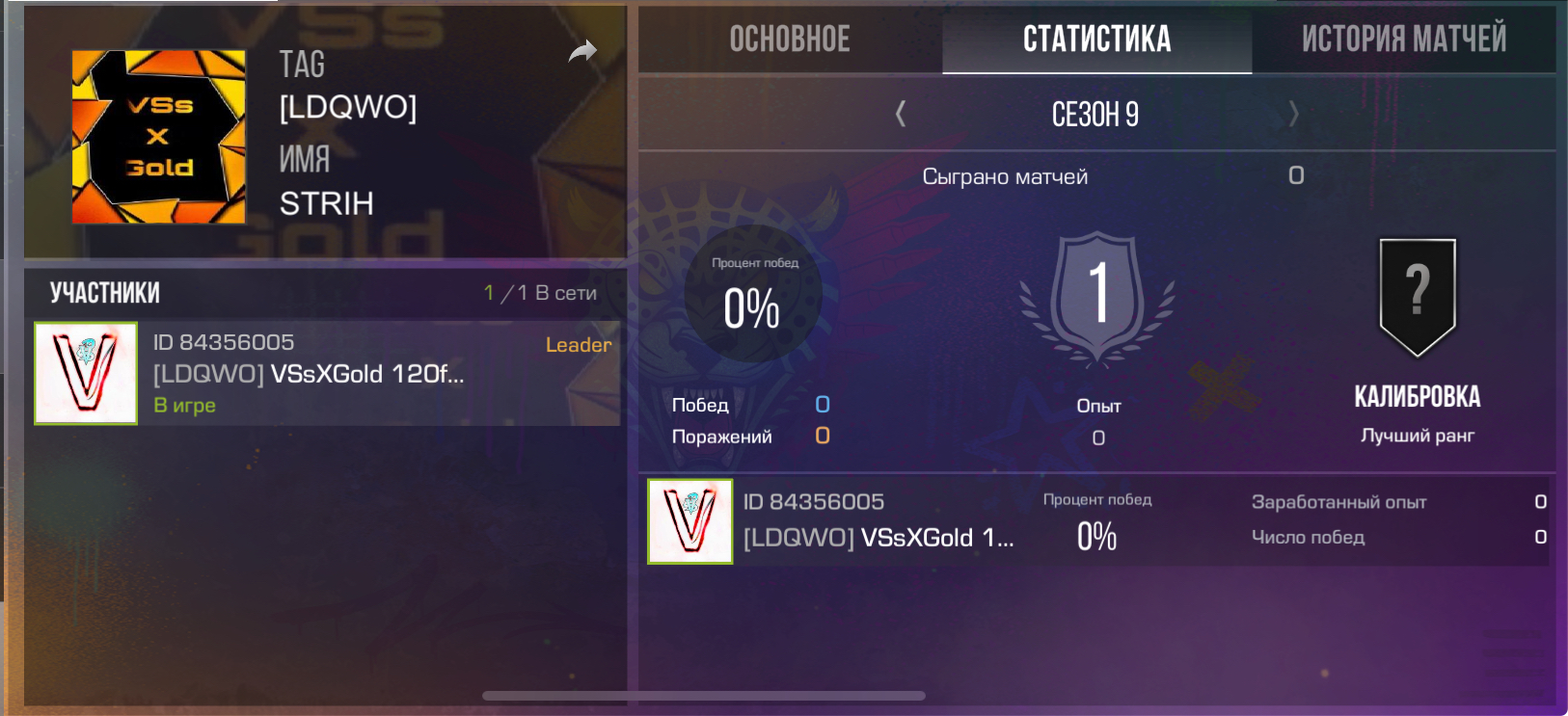Click the Leader label on the member row
This screenshot has height=716, width=1568.
point(578,345)
